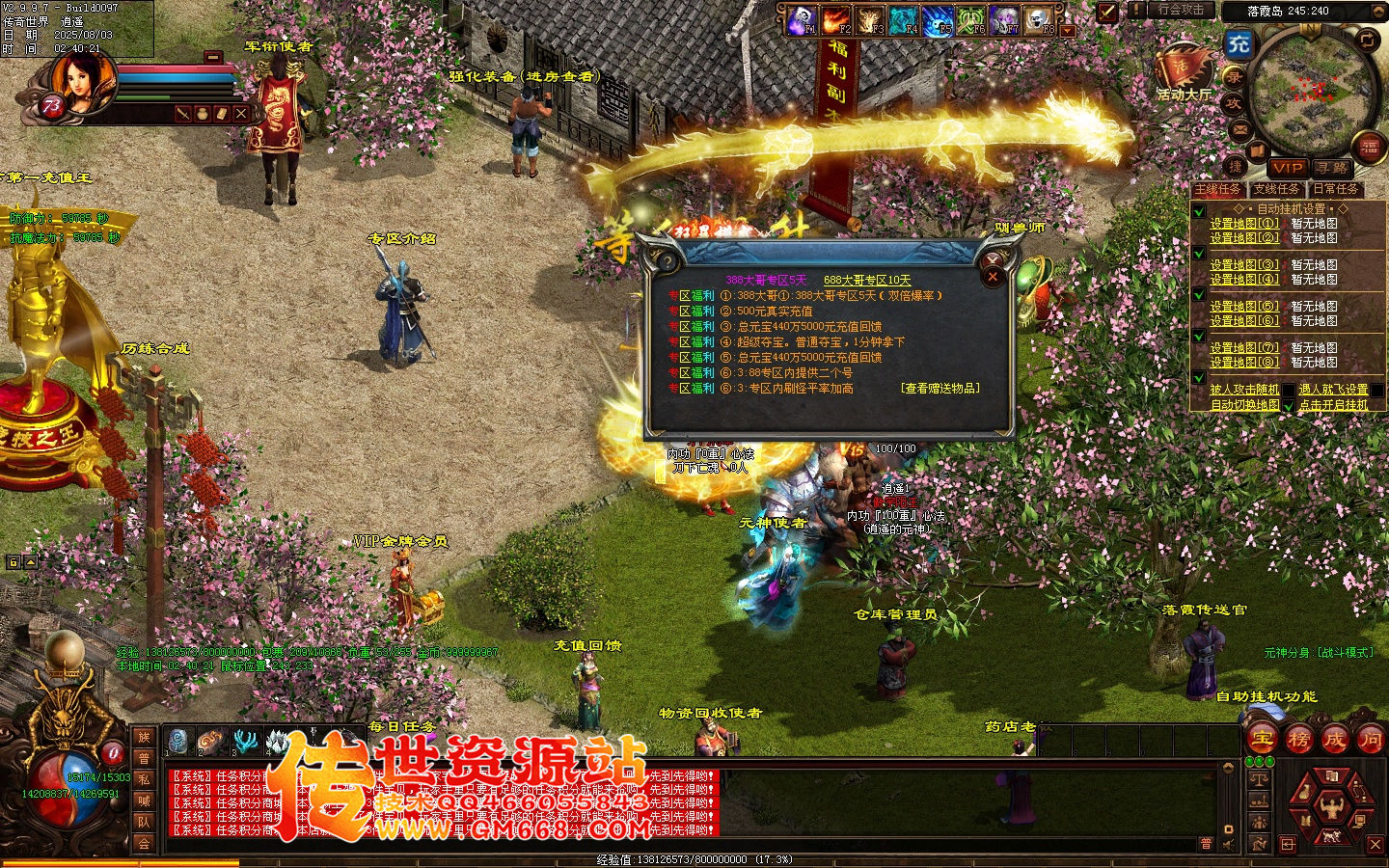The height and width of the screenshot is (868, 1389).
Task: Activate the 寻路 pathfinding button
Action: coord(1332,168)
